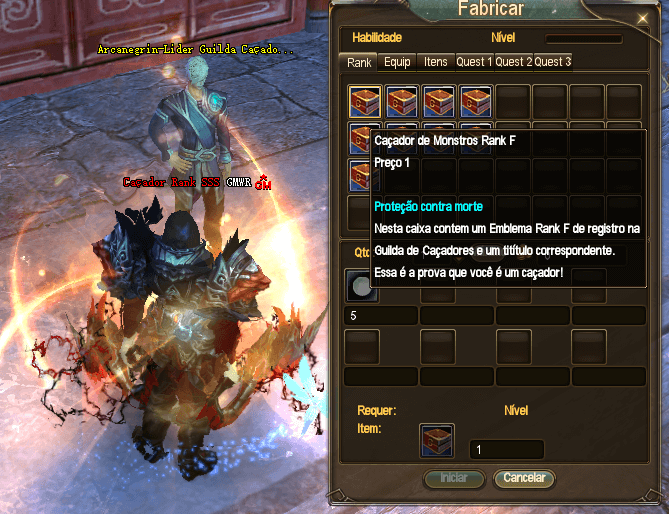The height and width of the screenshot is (514, 669).
Task: Open the Equip tab
Action: pos(397,62)
